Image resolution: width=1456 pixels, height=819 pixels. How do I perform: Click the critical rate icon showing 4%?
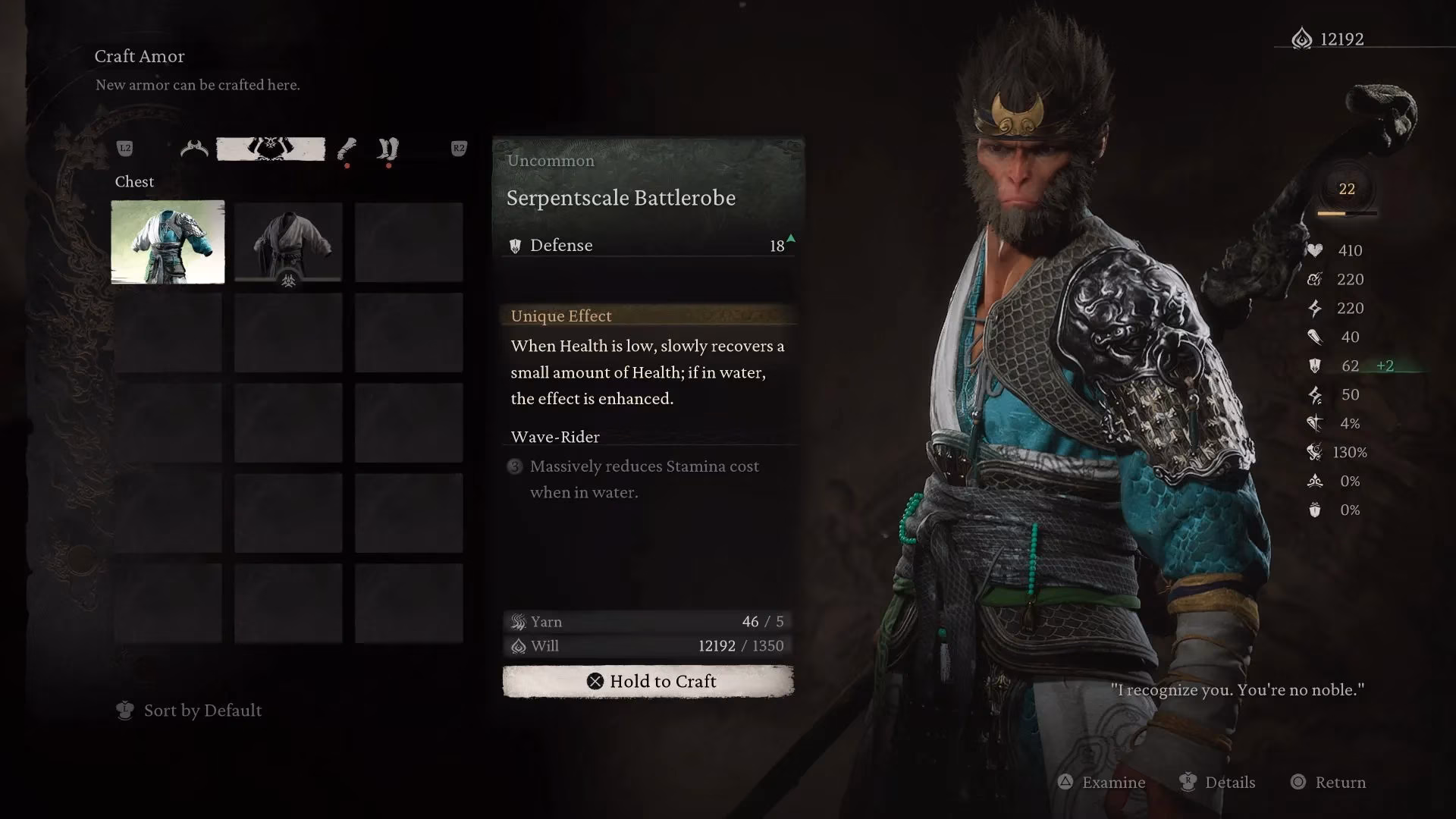point(1314,424)
